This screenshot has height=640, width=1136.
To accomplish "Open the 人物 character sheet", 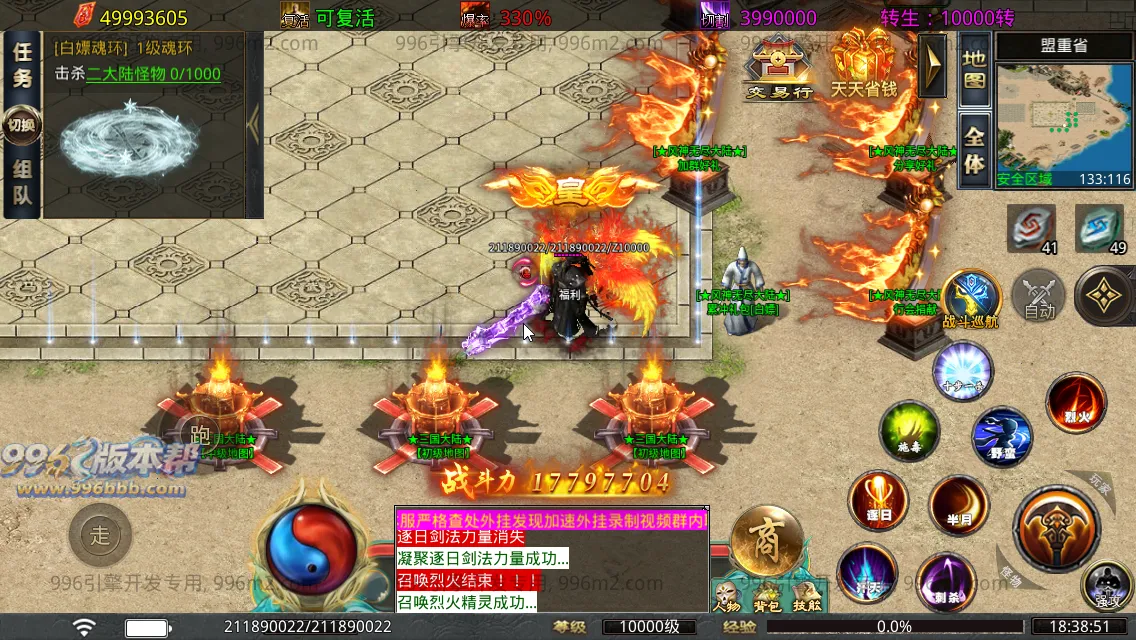I will [x=727, y=595].
